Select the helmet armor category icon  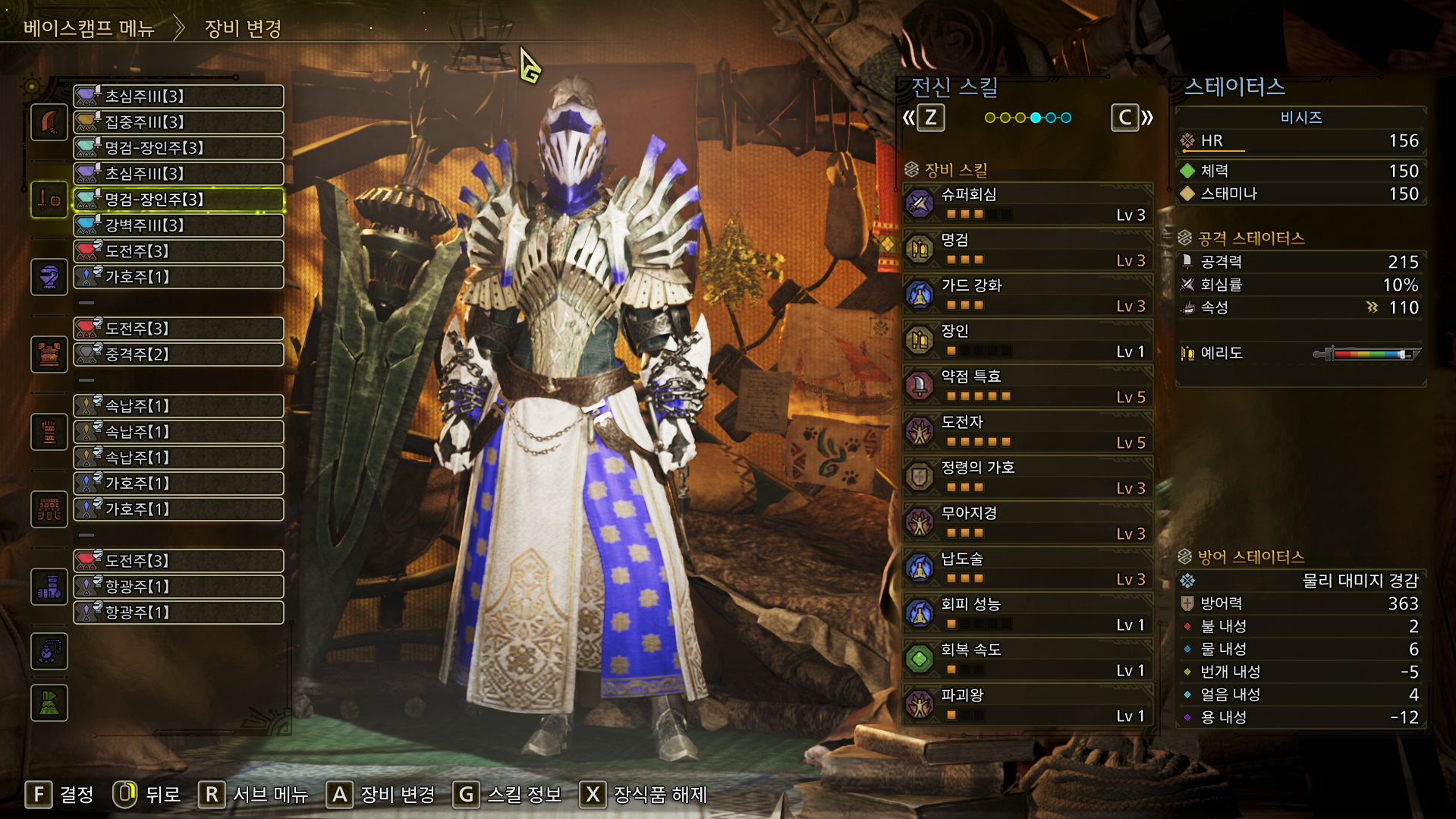coord(49,277)
